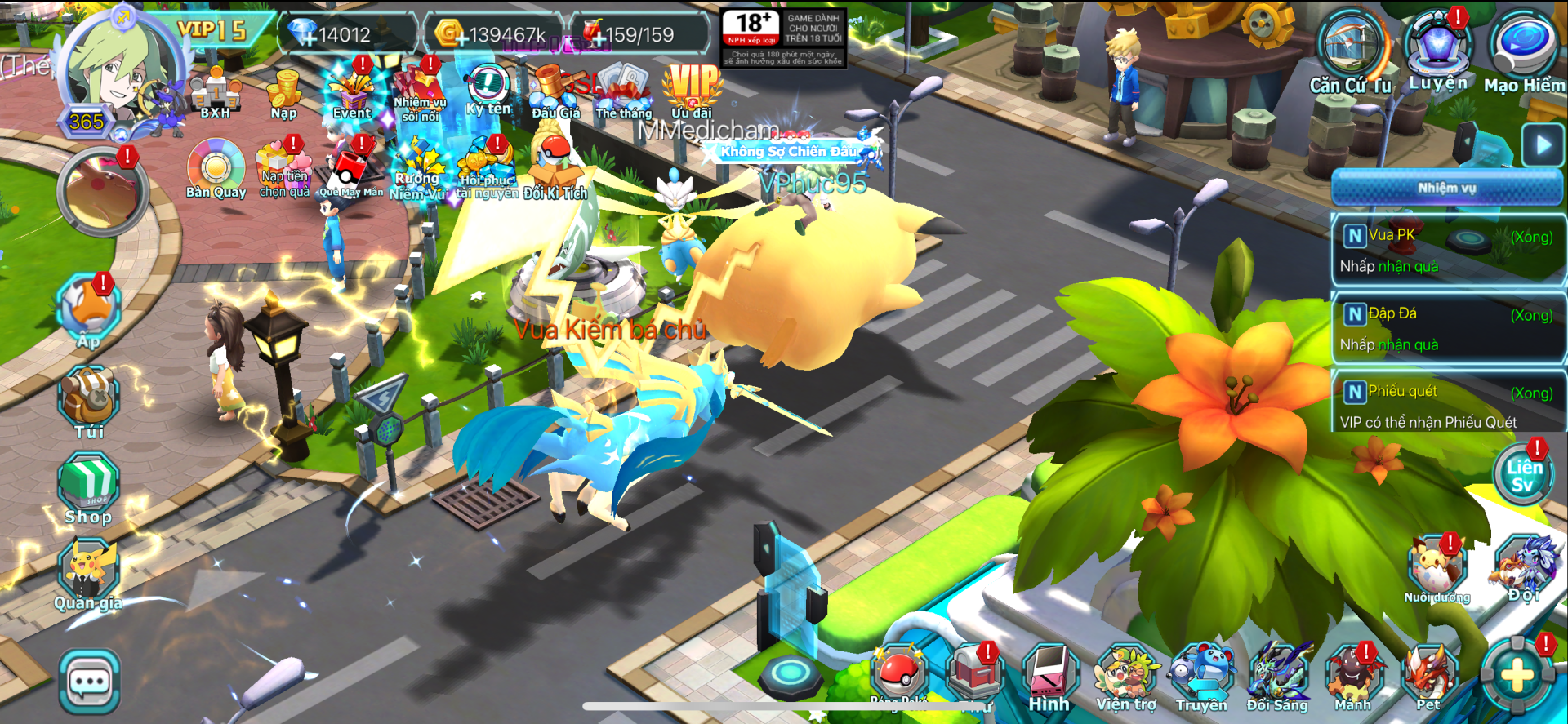Viewport: 1568px width, 724px height.
Task: Open the Quản gia butler menu
Action: click(88, 575)
